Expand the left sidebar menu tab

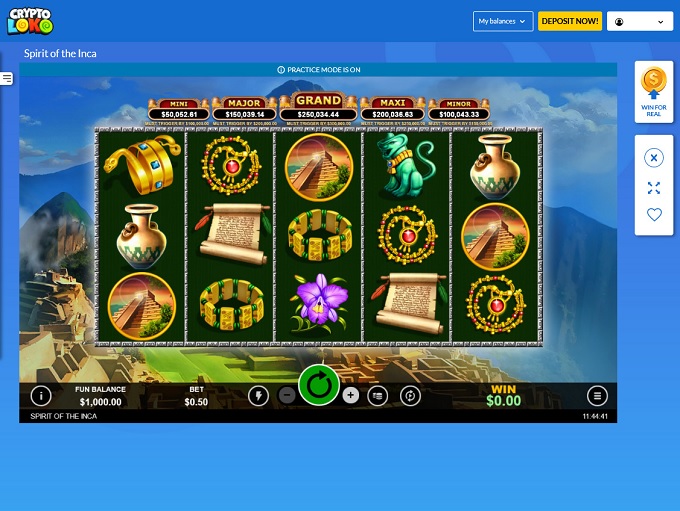[7, 78]
